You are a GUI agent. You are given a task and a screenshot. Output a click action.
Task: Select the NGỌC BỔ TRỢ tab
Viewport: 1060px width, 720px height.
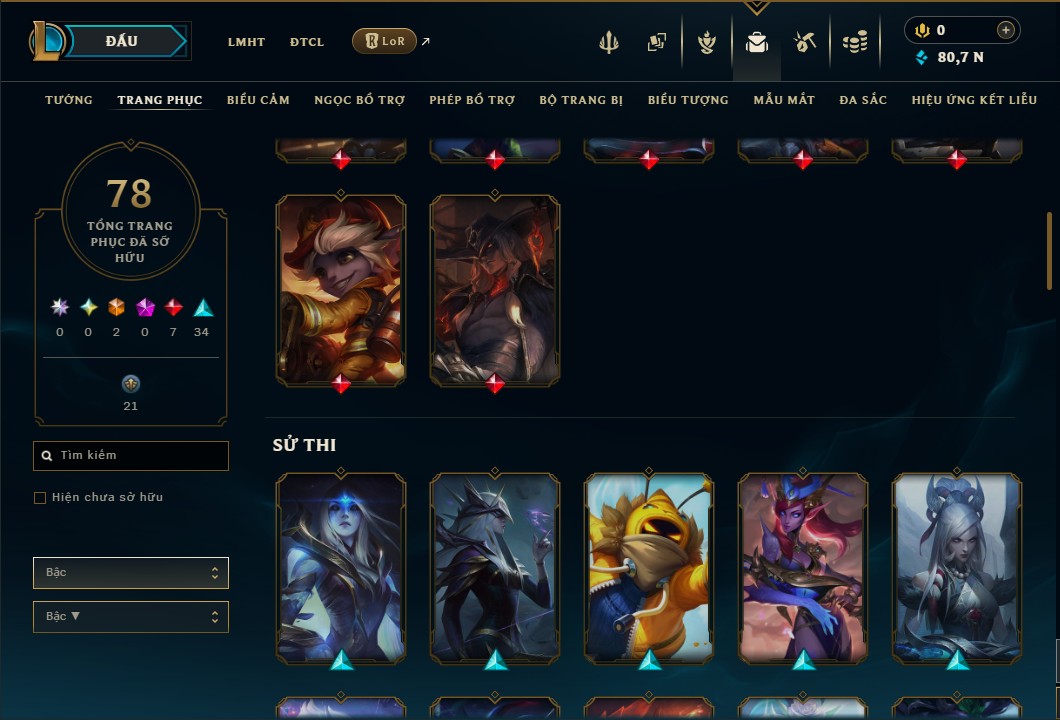coord(359,100)
